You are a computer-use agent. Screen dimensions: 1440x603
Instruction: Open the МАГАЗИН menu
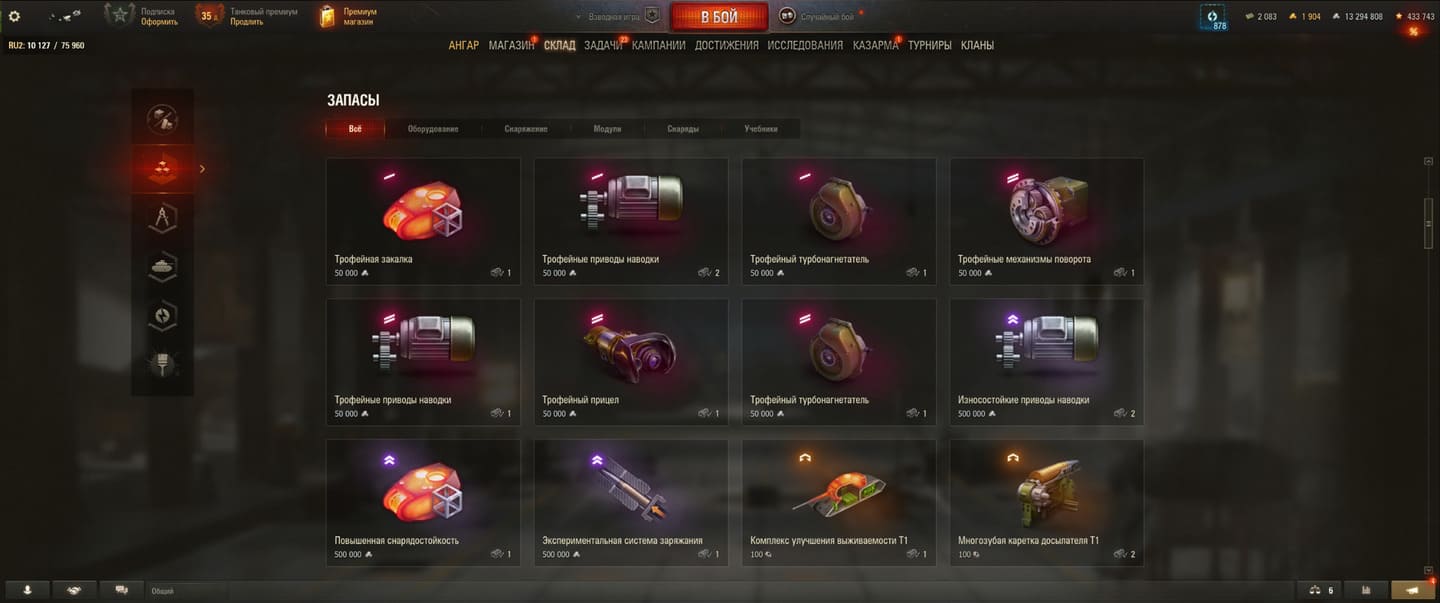(511, 45)
